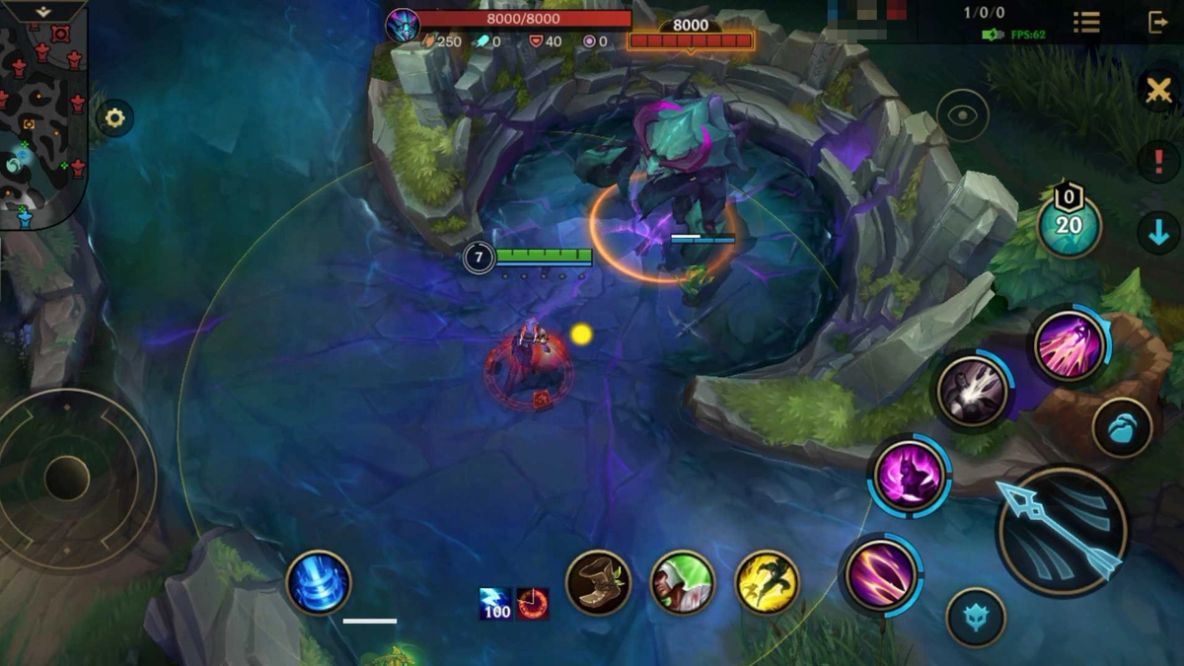Screen dimensions: 1184x666
Task: Fire the basic attack arrow button
Action: click(1062, 530)
